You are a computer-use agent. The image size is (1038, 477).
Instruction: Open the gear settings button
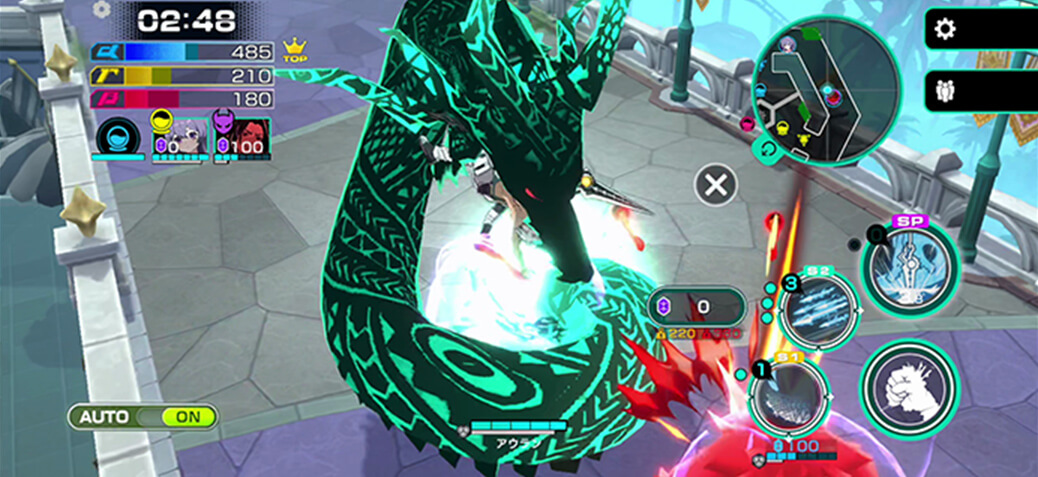(944, 29)
